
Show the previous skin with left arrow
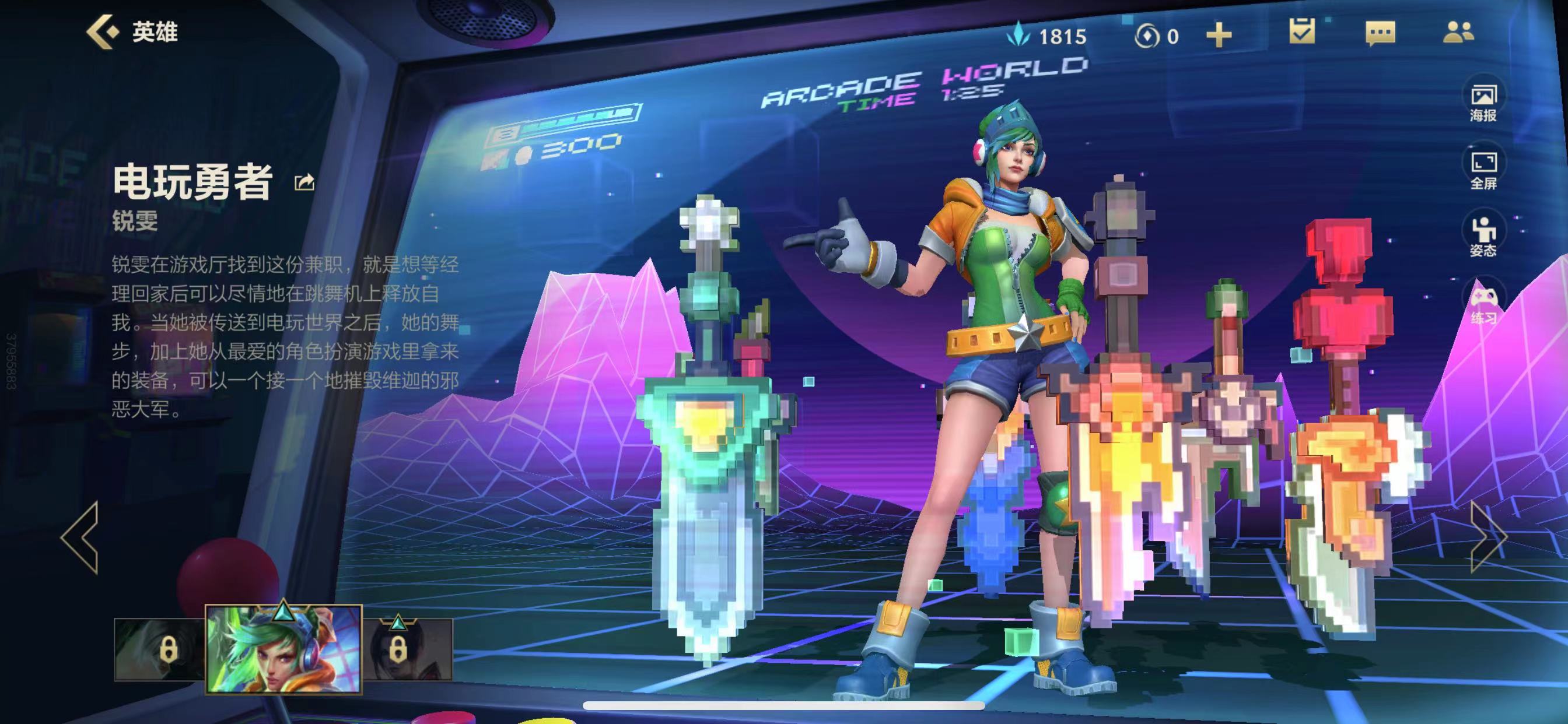point(80,537)
